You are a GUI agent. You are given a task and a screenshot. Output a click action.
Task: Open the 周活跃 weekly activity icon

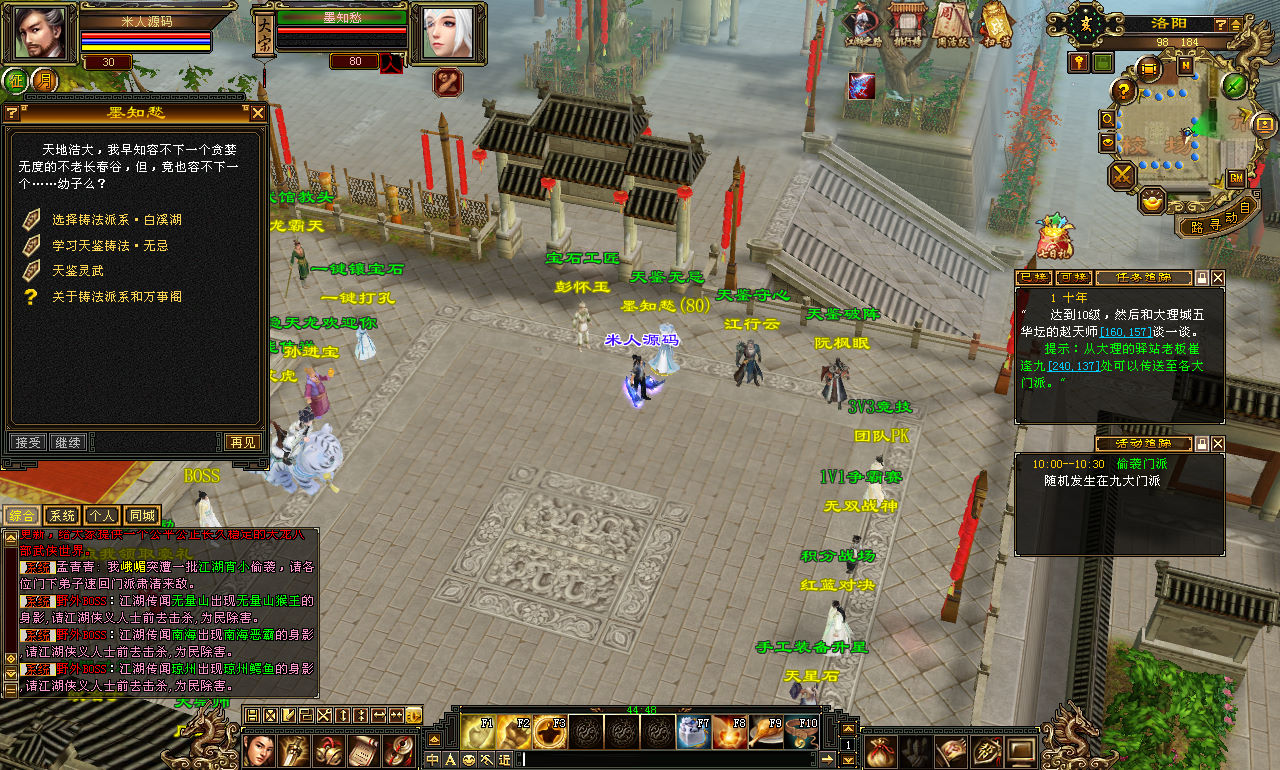952,23
